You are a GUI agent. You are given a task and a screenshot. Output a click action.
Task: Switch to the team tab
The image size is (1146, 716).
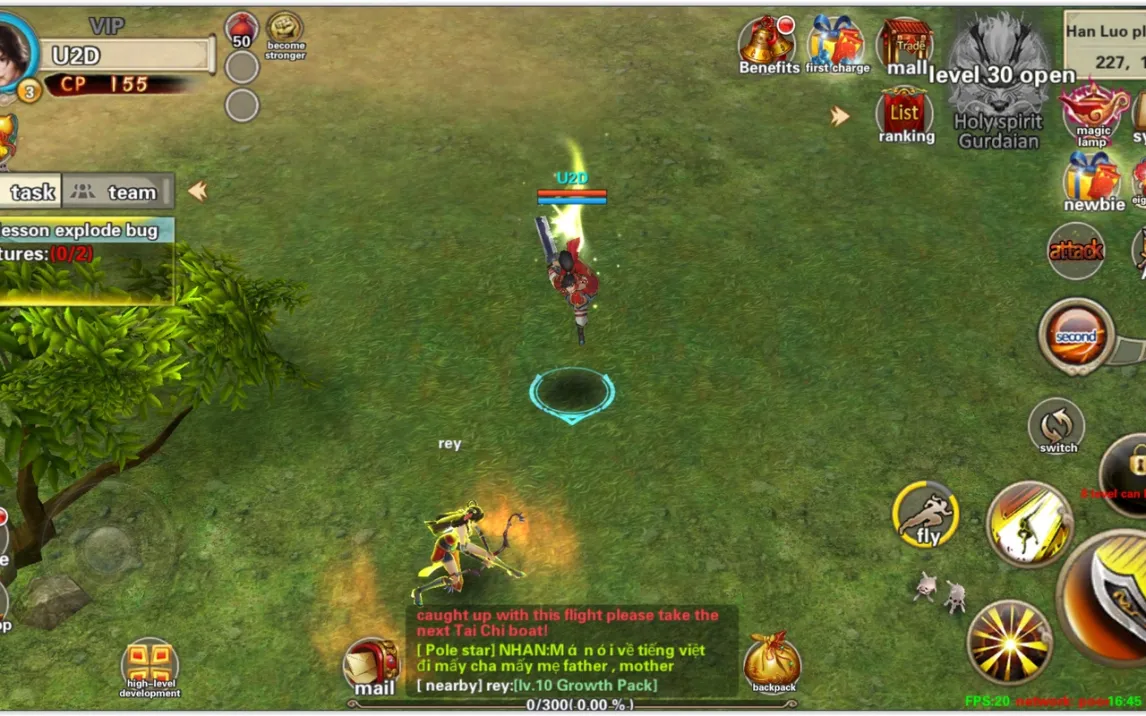118,192
